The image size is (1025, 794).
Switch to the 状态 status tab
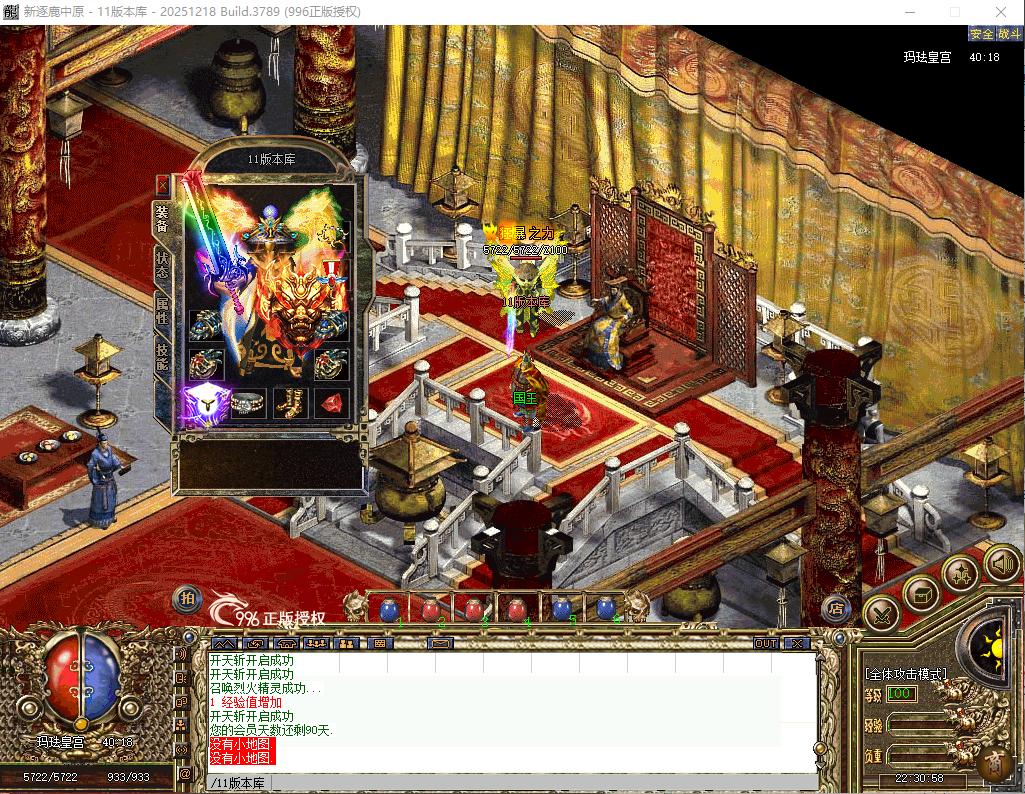pos(162,263)
